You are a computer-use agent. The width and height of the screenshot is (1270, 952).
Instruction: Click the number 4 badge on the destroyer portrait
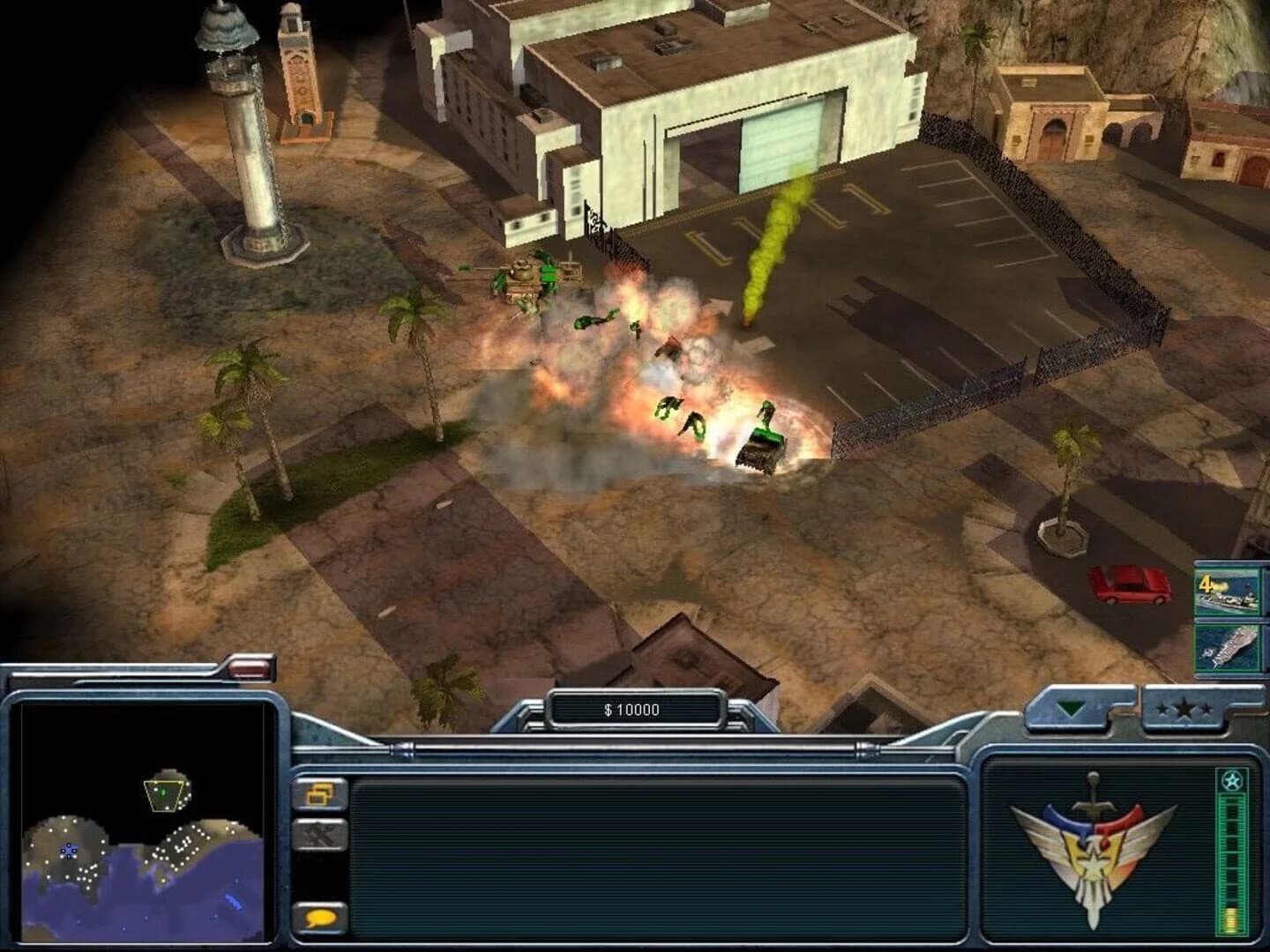coord(1206,582)
